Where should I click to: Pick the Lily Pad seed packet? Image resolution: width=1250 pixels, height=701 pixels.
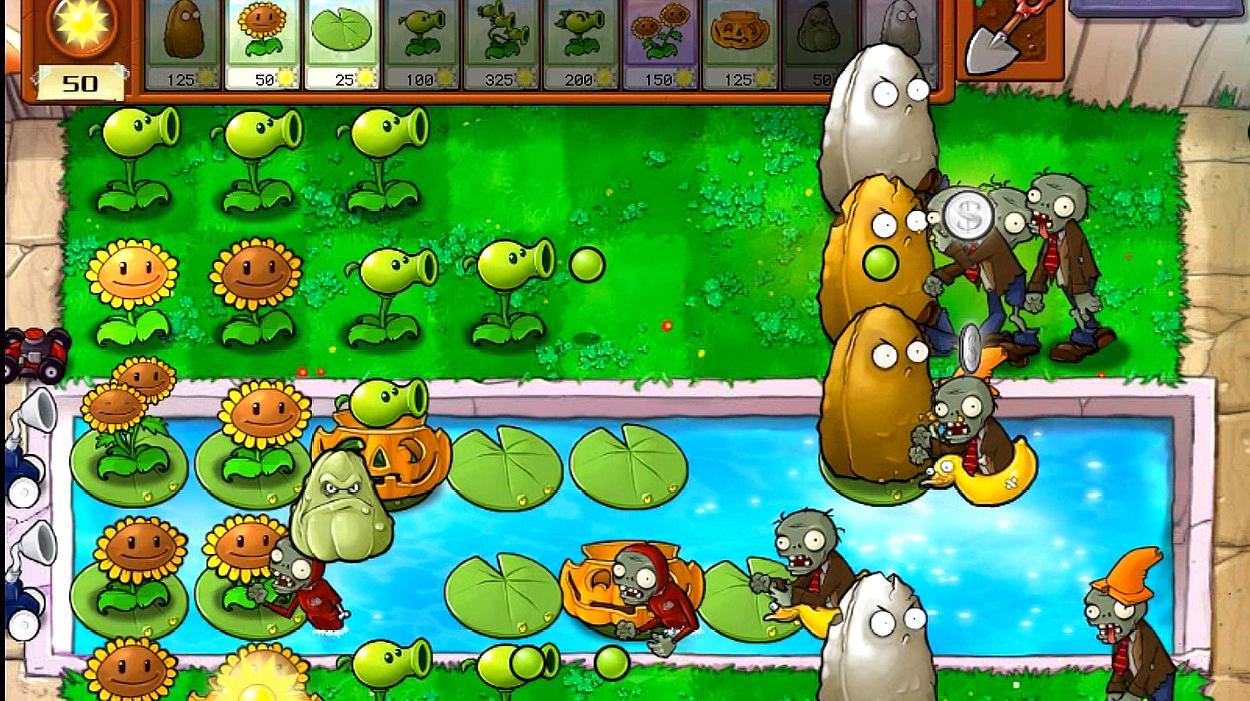tap(342, 43)
